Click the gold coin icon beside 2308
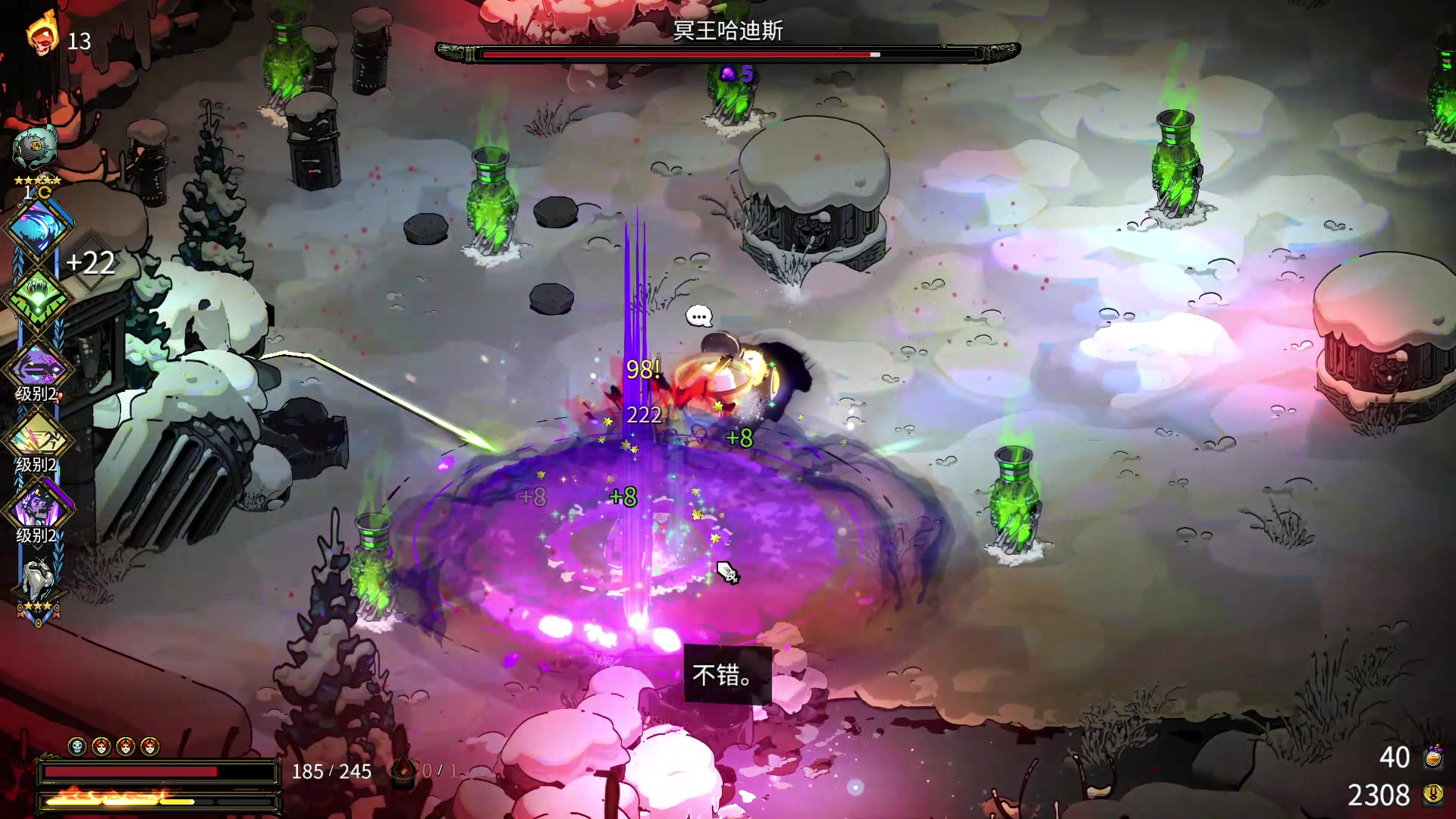Viewport: 1456px width, 819px height. [1432, 794]
